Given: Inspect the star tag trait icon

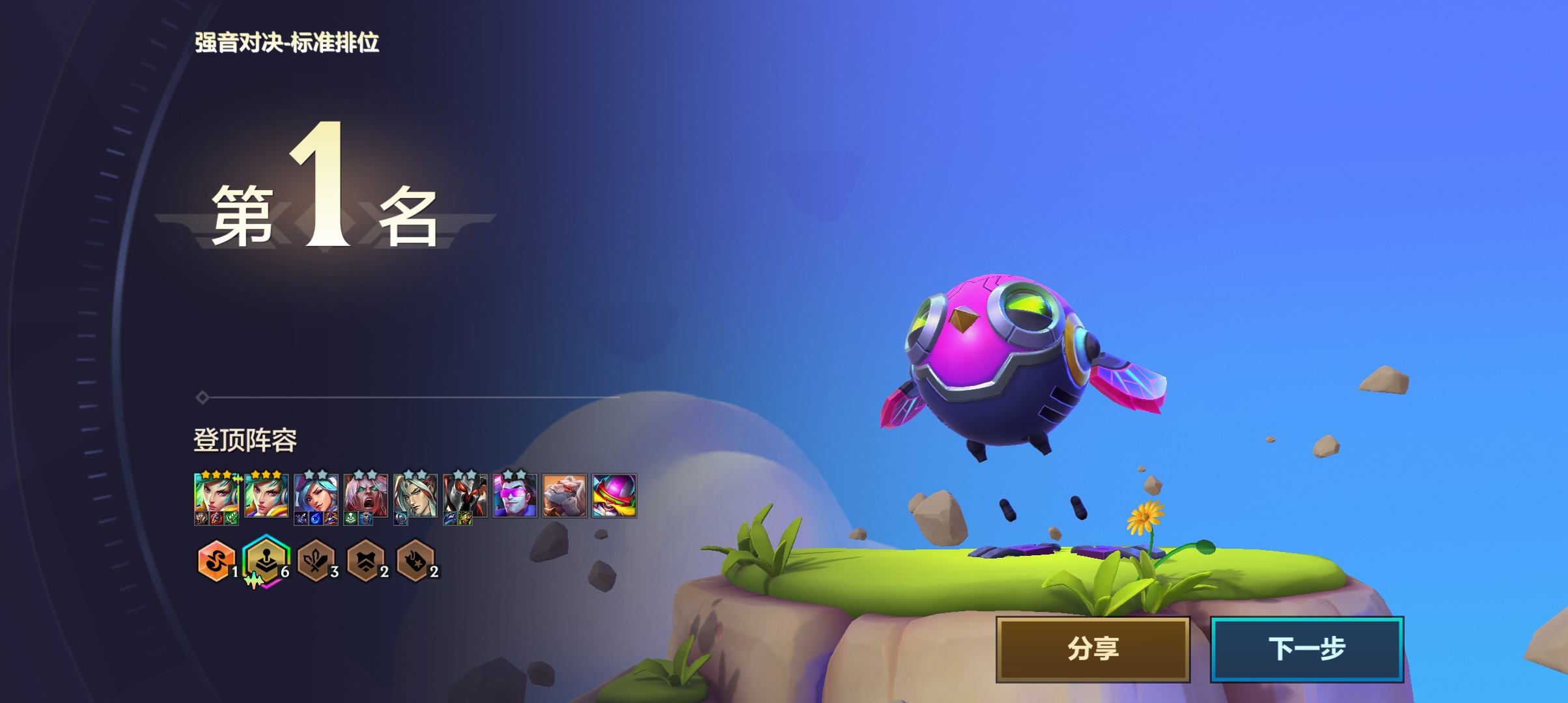Looking at the screenshot, I should click(x=415, y=560).
